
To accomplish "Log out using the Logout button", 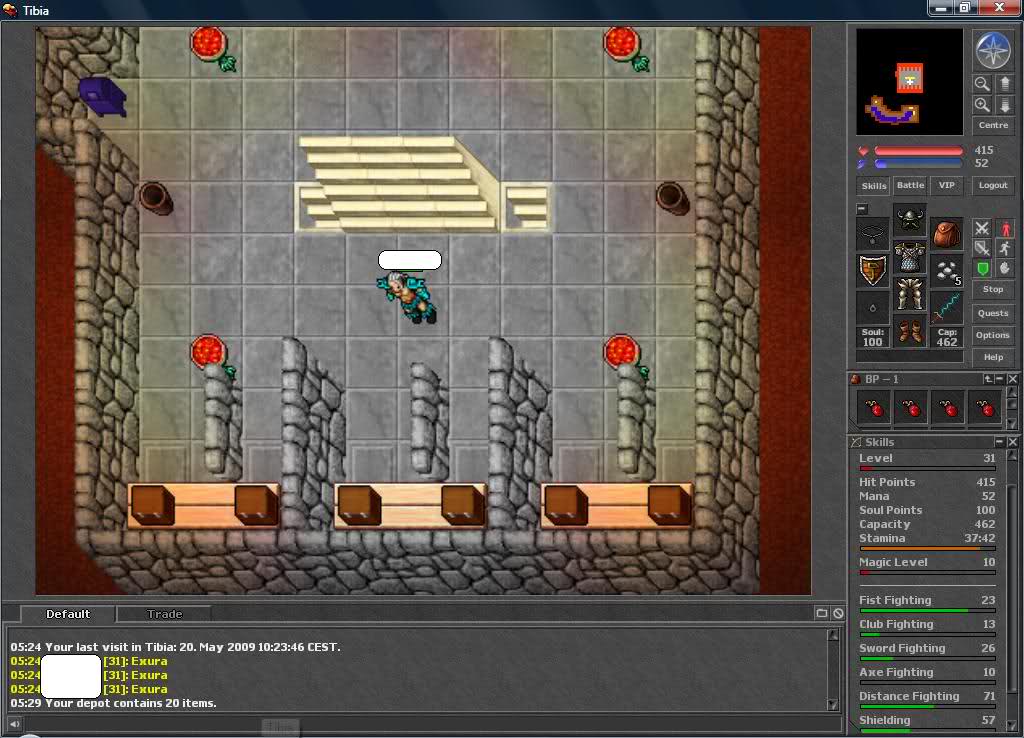I will 993,186.
